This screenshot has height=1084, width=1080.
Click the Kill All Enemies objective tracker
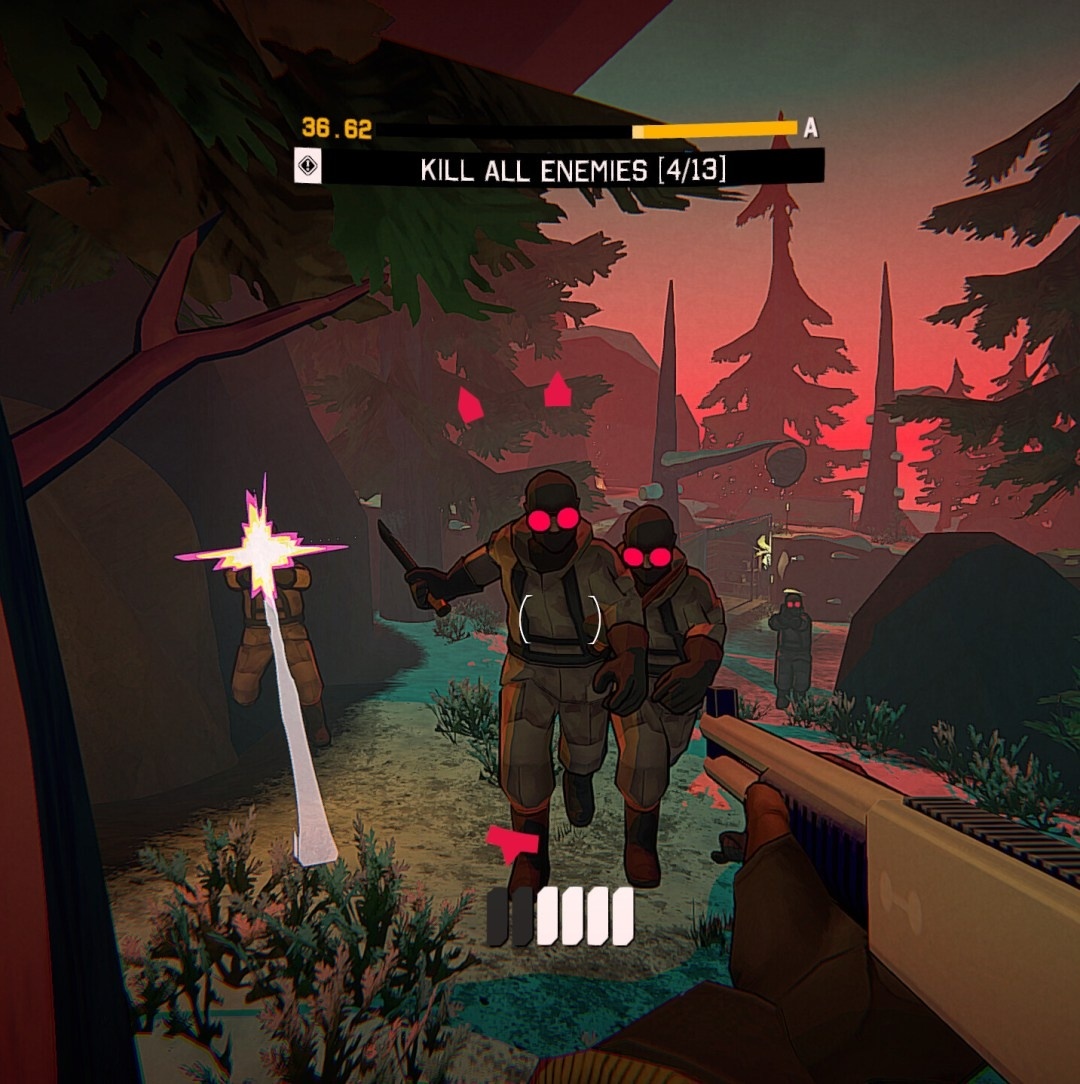pyautogui.click(x=573, y=169)
